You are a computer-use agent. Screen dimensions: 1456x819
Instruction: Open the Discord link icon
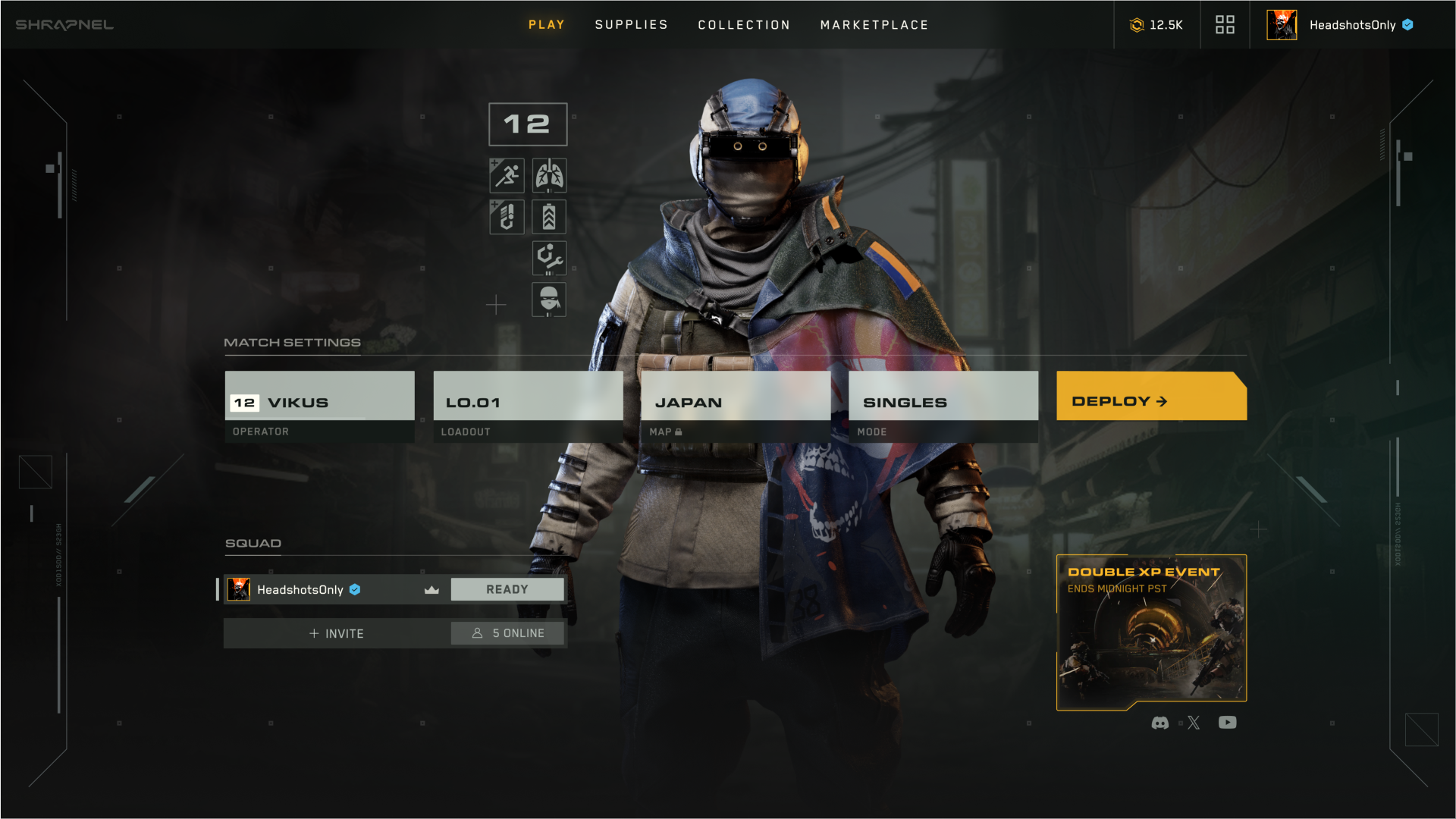[1159, 723]
